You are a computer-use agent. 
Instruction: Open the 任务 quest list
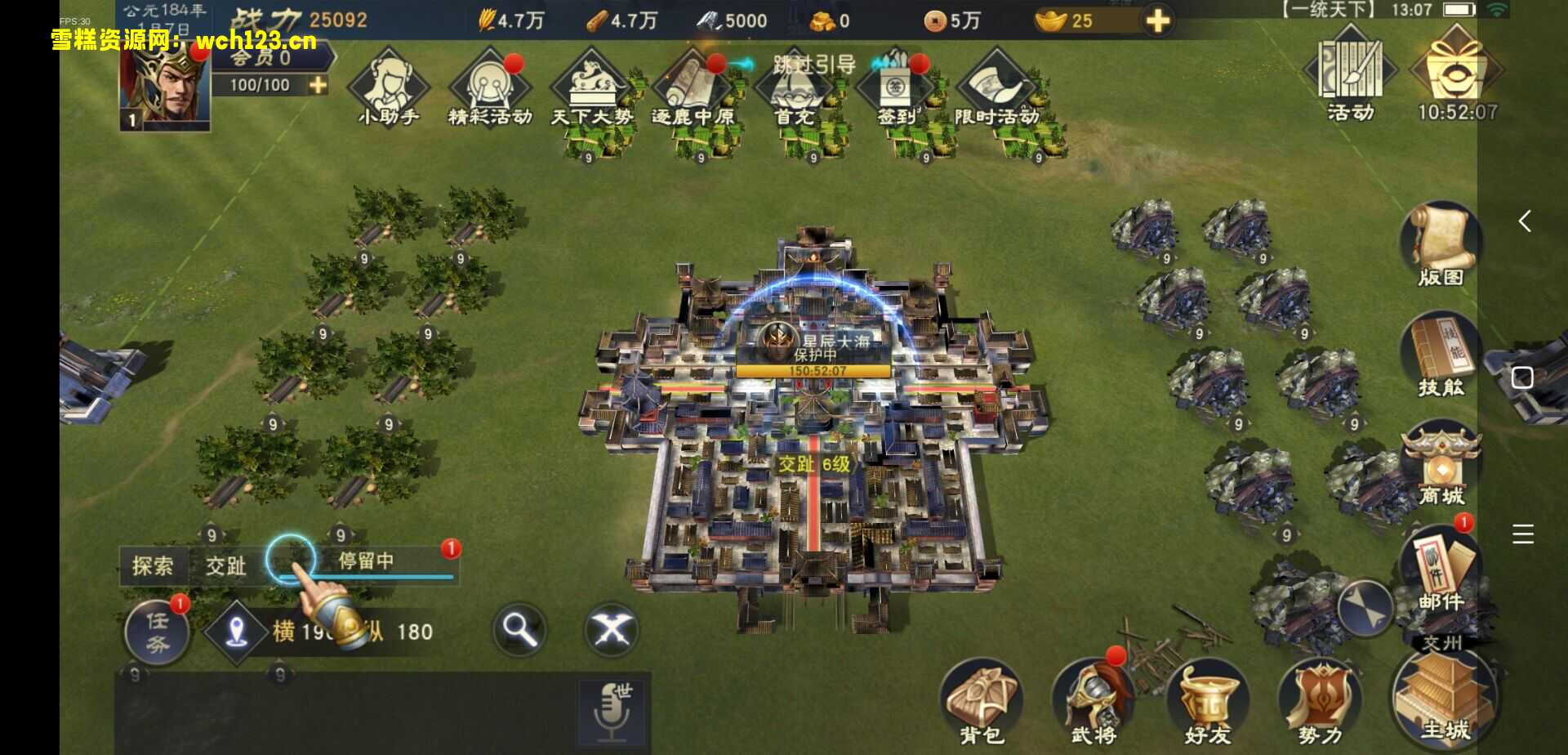(157, 632)
